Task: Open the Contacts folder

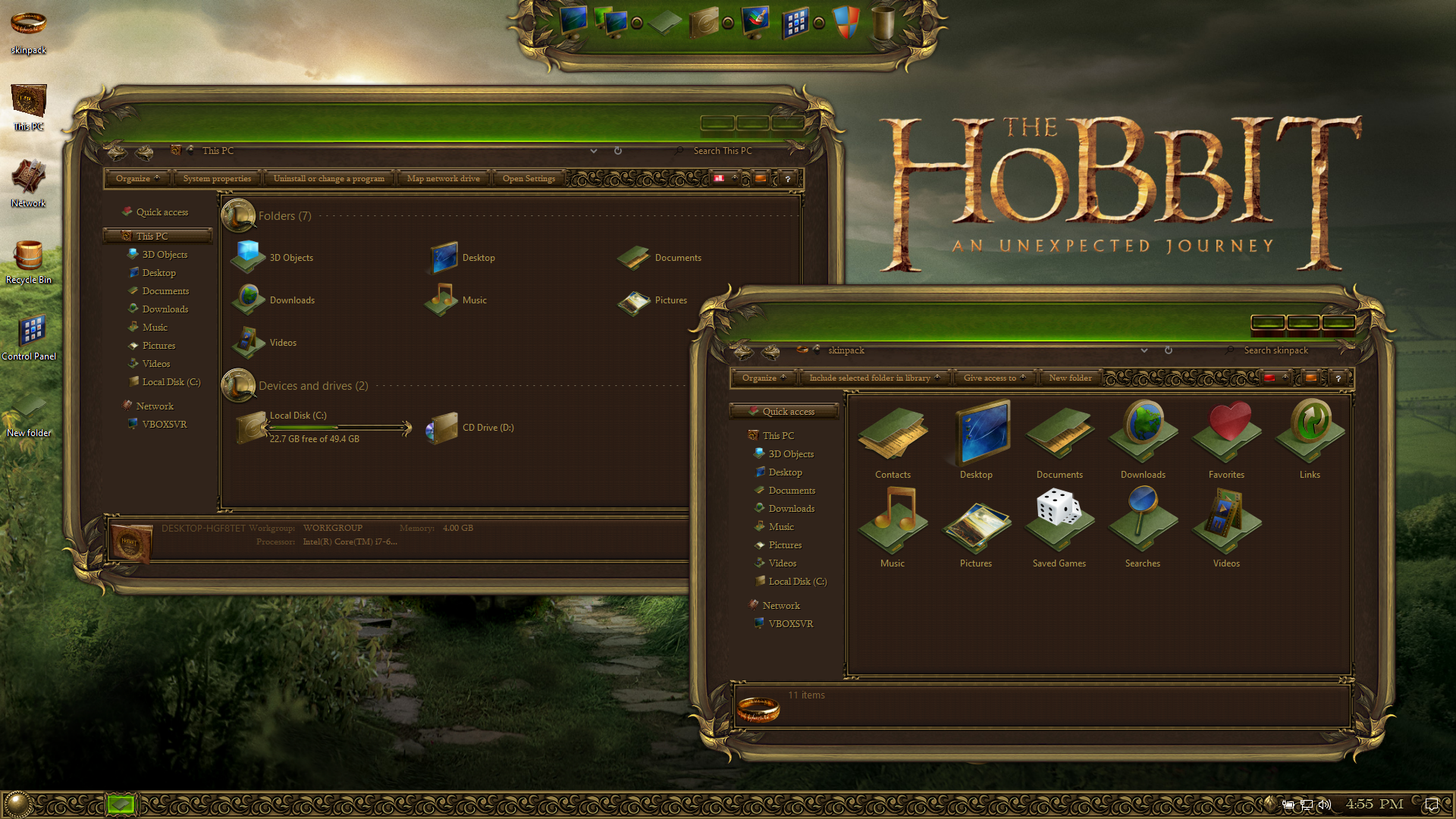Action: (893, 441)
